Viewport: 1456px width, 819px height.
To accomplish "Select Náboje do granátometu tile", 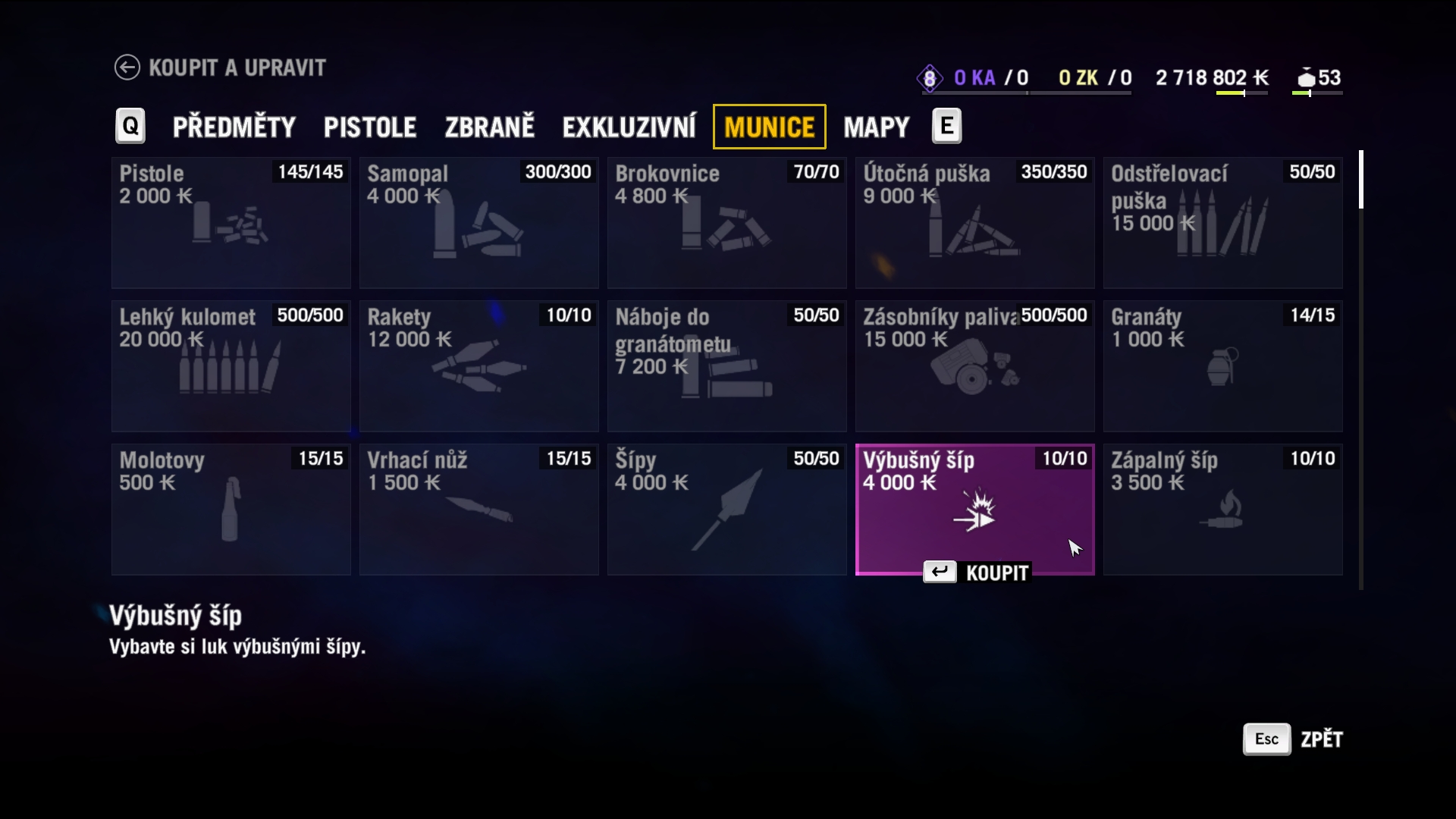I will tap(726, 366).
